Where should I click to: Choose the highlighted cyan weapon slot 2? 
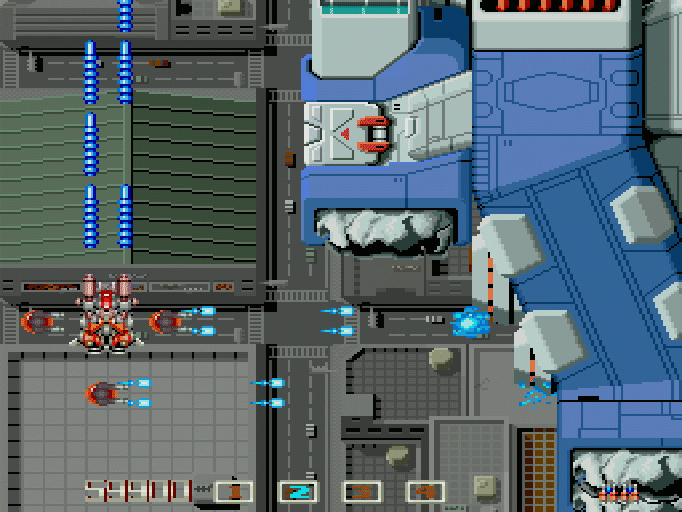[x=298, y=491]
